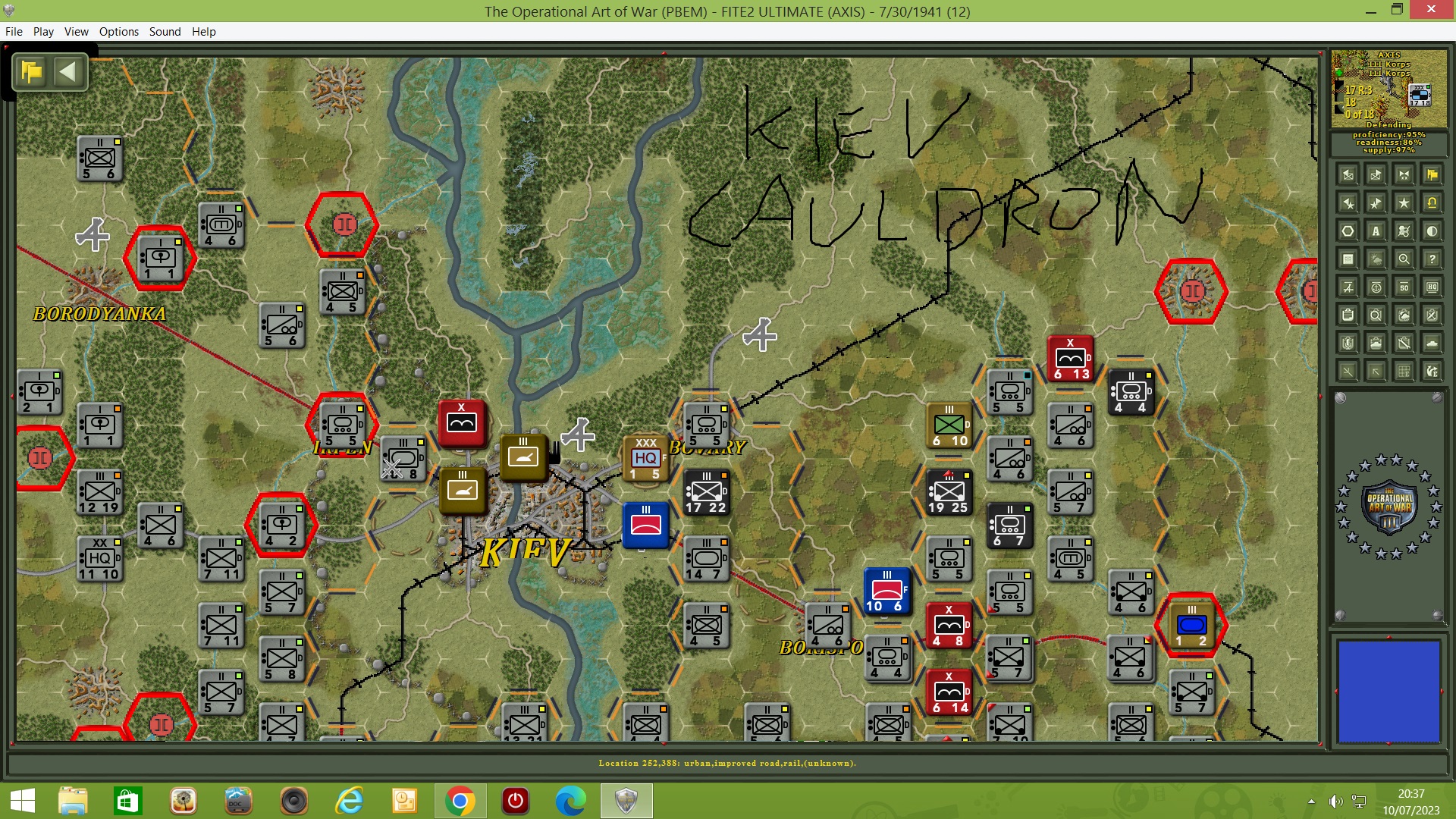Click the 50 scale icon in sidebar
Screen dimensions: 1456x819
(x=1404, y=287)
